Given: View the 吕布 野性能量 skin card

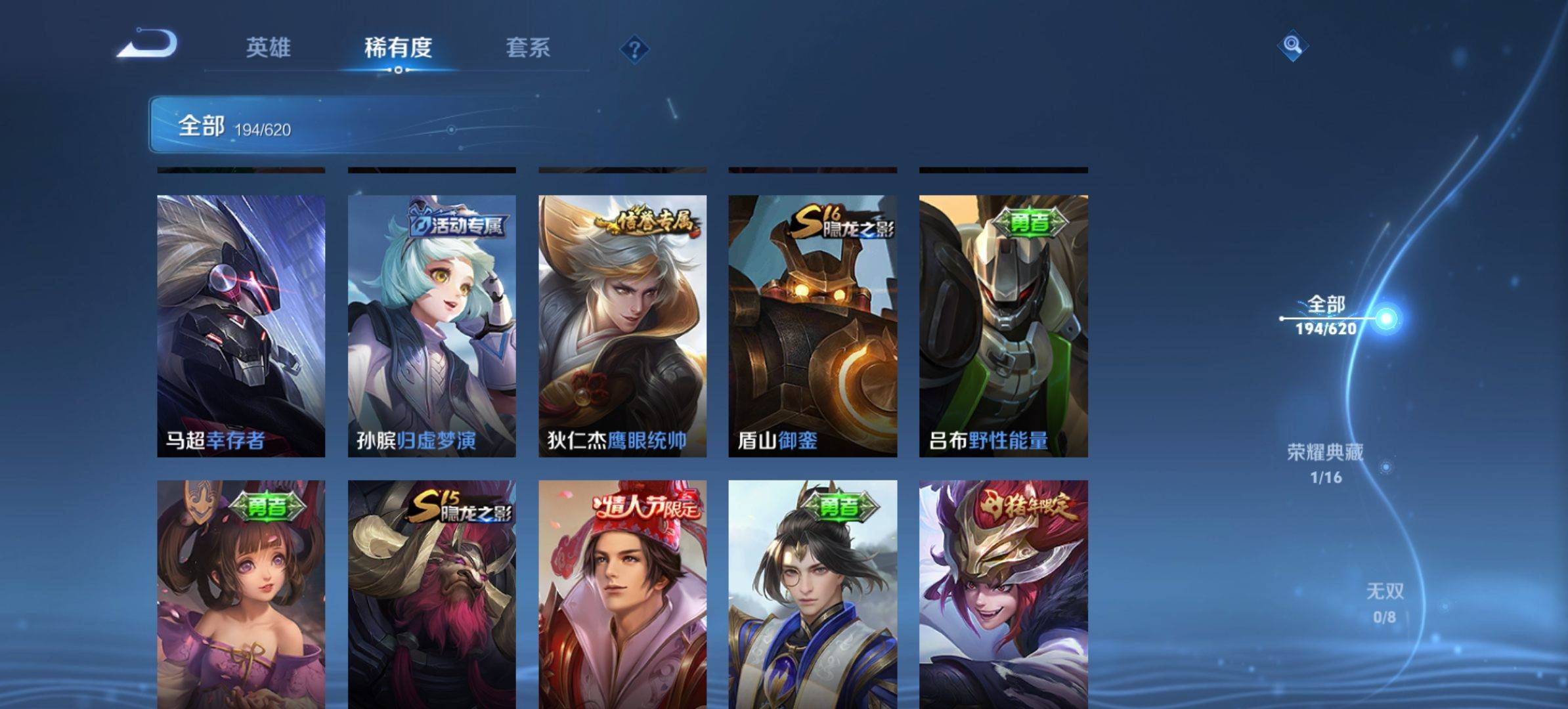Looking at the screenshot, I should tap(1003, 326).
